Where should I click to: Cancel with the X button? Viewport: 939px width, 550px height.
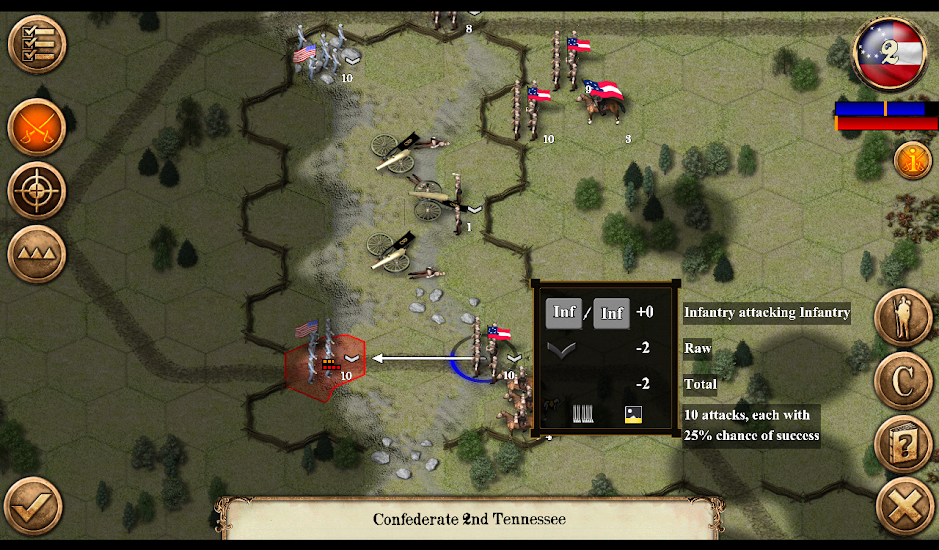click(x=904, y=507)
